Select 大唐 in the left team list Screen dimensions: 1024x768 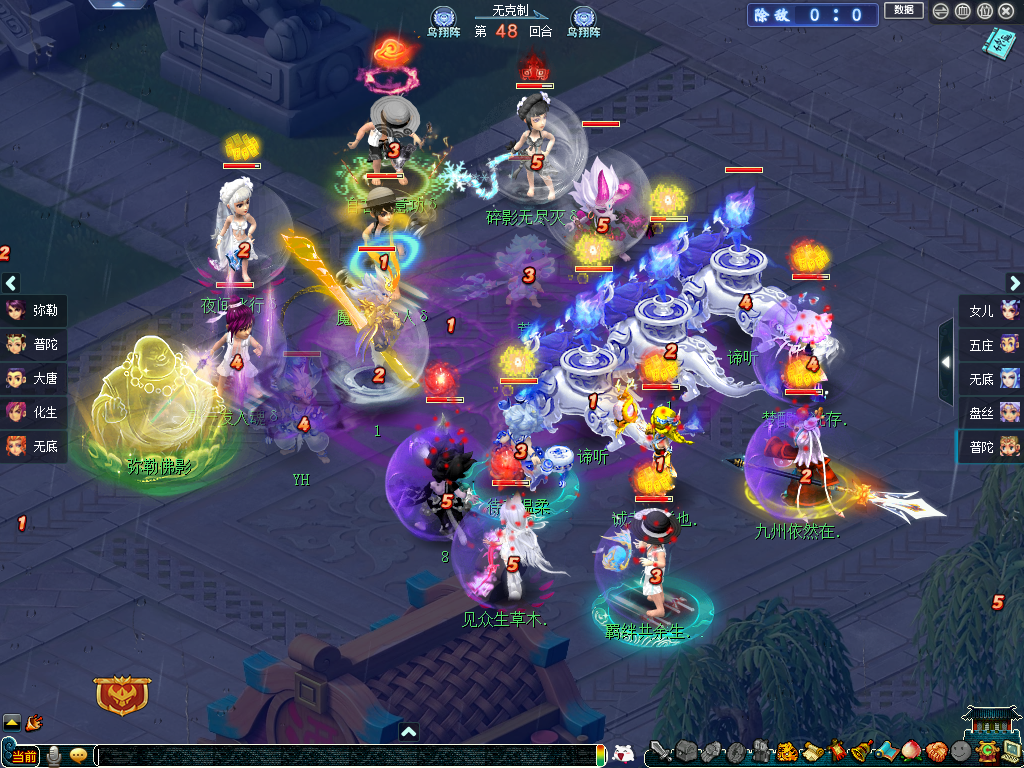coord(34,378)
